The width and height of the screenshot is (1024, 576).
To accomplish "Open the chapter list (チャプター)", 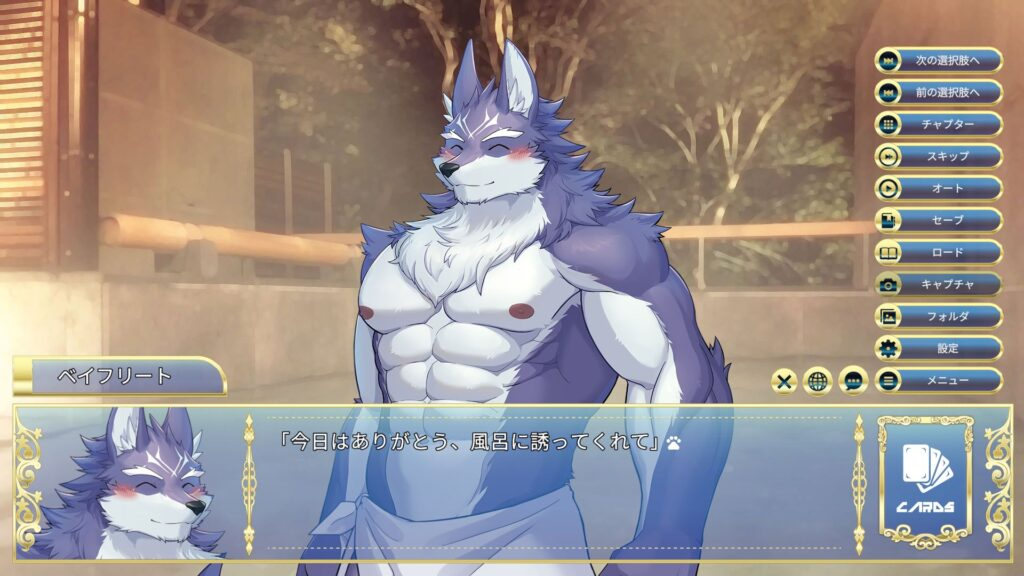I will click(938, 124).
